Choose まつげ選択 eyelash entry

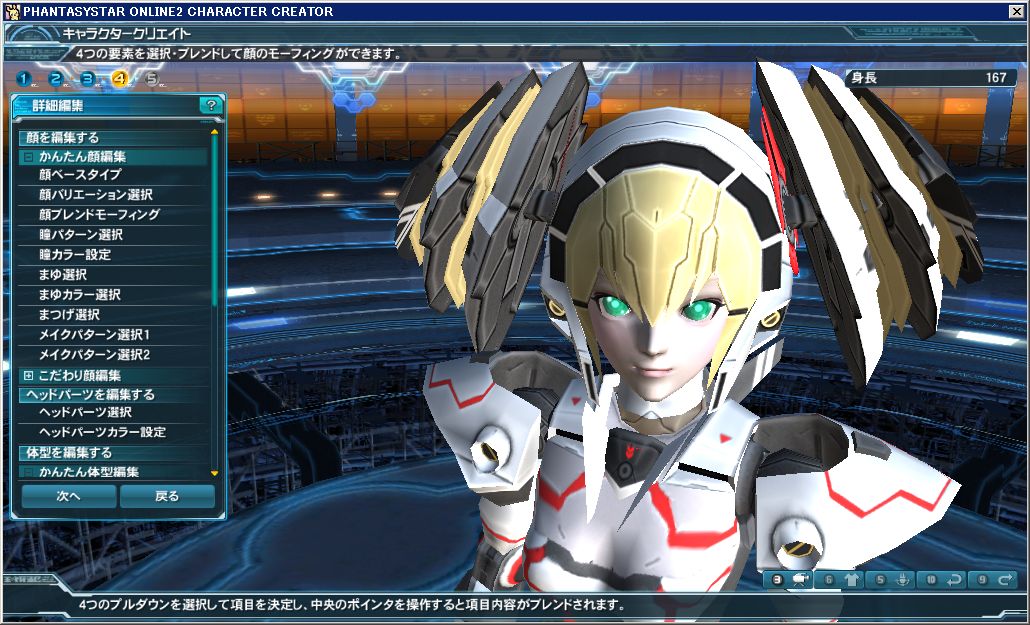(68, 315)
